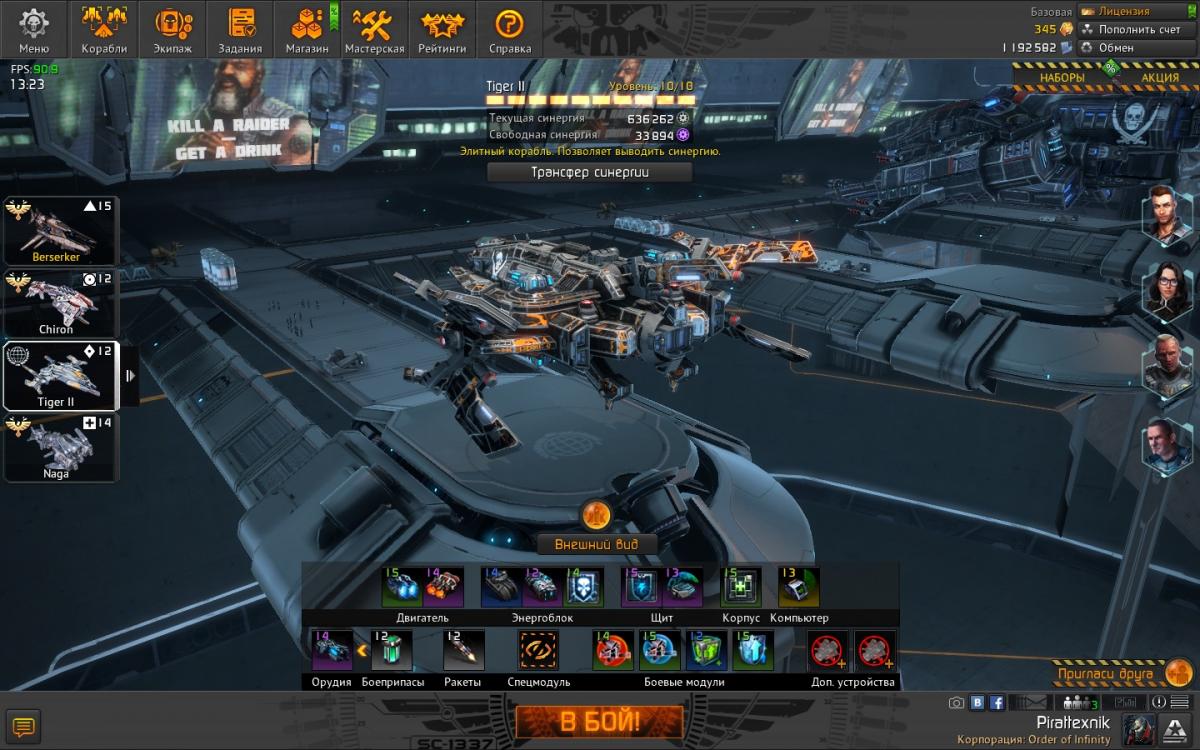
Task: Go to the Корабли section
Action: coord(105,29)
